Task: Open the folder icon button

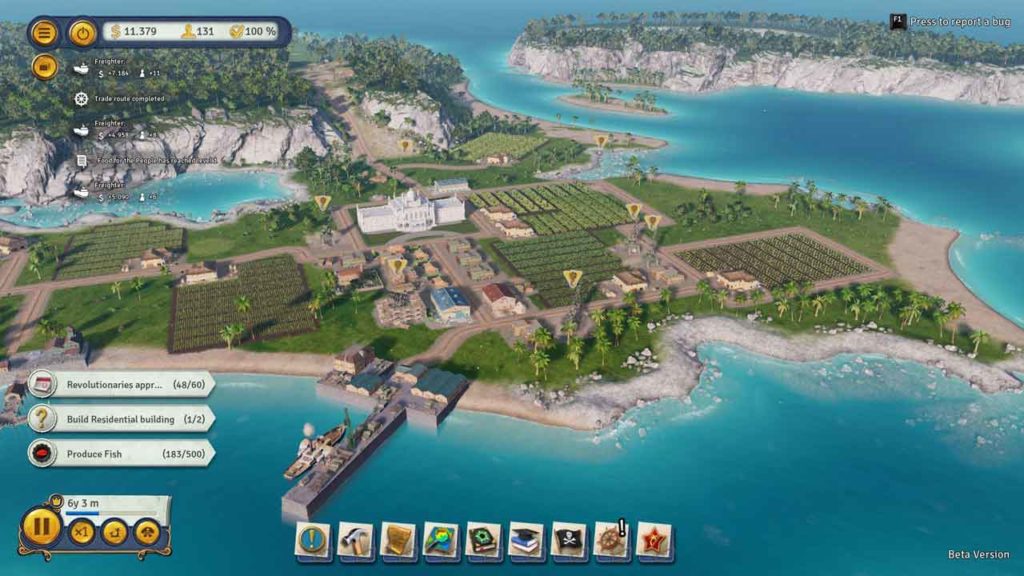Action: (44, 66)
